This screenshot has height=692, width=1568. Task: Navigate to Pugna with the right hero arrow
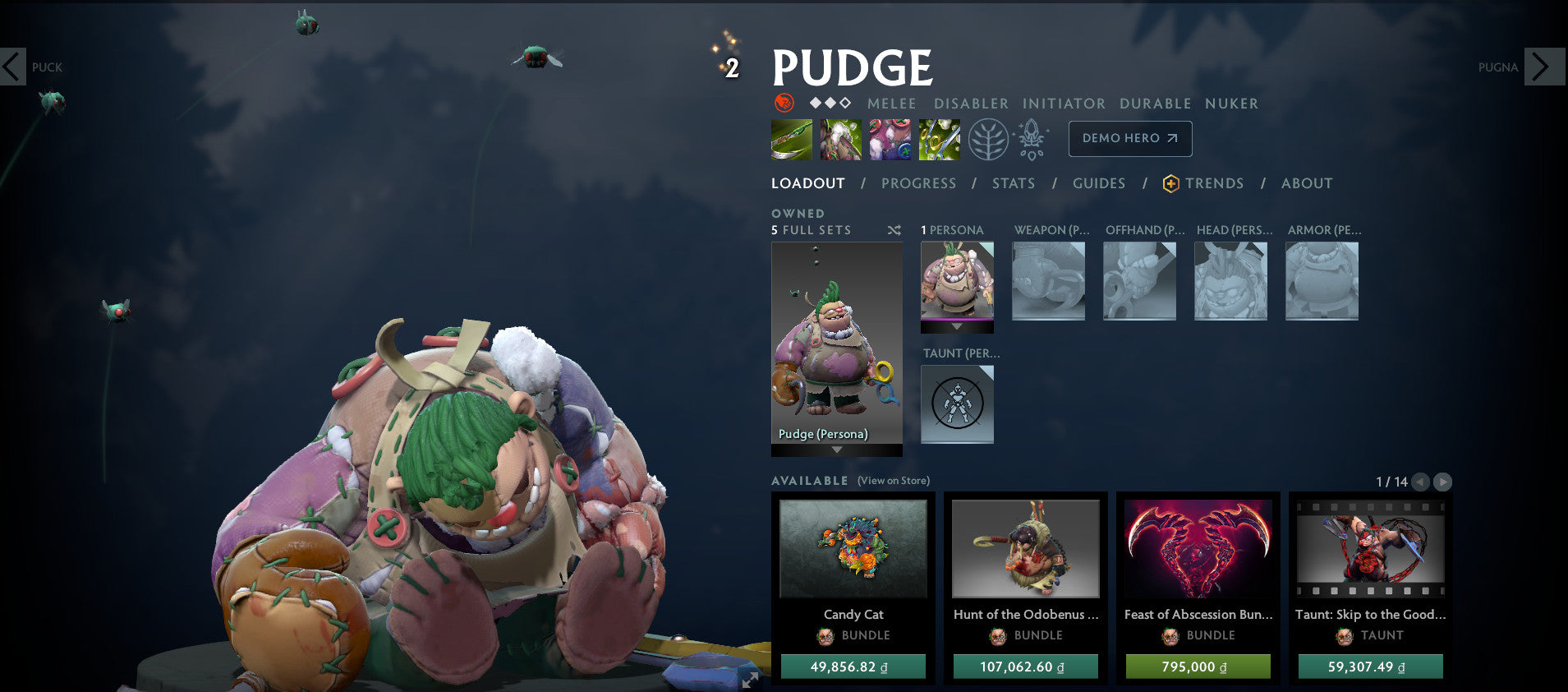[x=1544, y=67]
